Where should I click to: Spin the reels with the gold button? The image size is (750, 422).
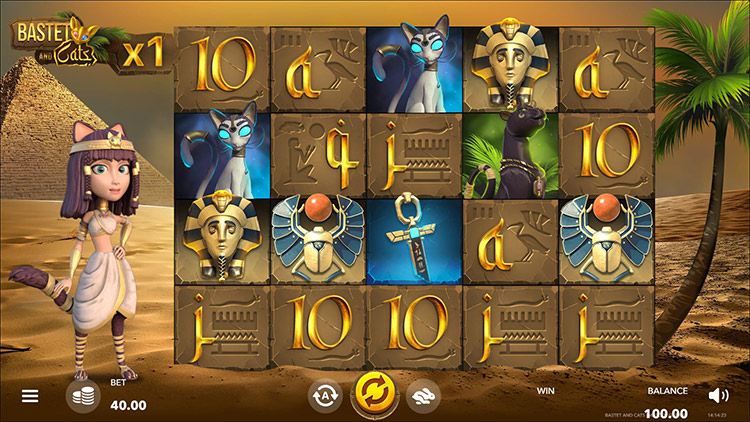click(x=373, y=396)
